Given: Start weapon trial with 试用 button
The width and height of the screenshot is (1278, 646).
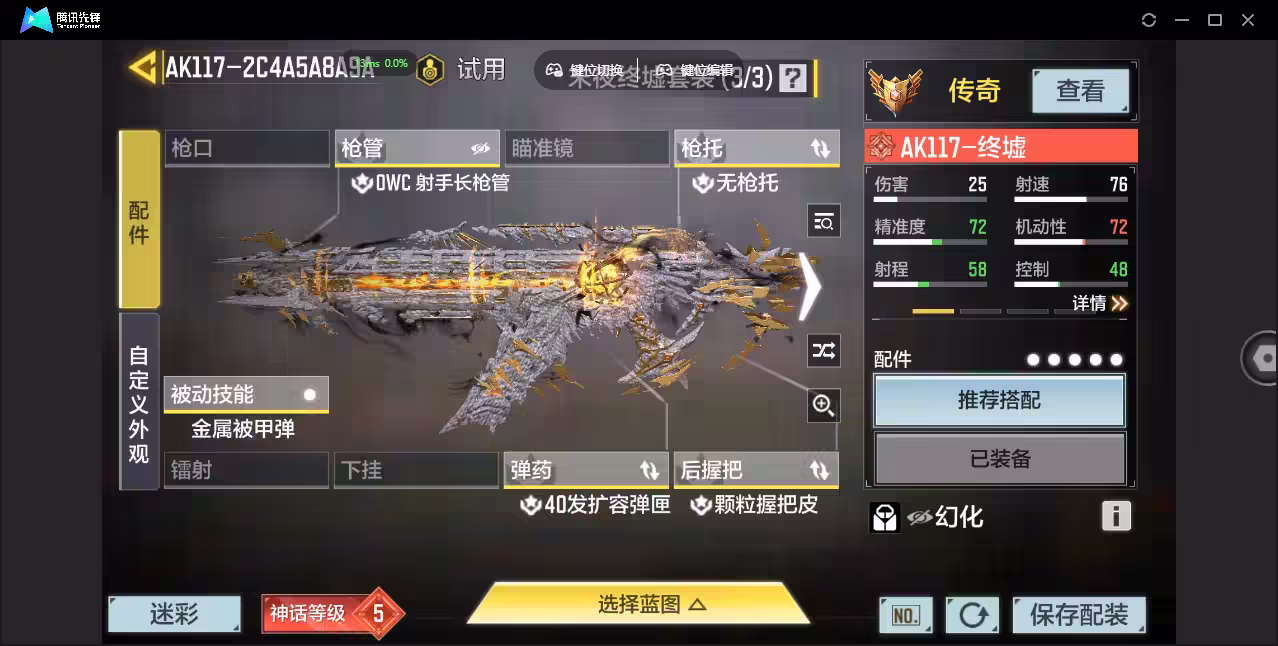Looking at the screenshot, I should tap(480, 69).
